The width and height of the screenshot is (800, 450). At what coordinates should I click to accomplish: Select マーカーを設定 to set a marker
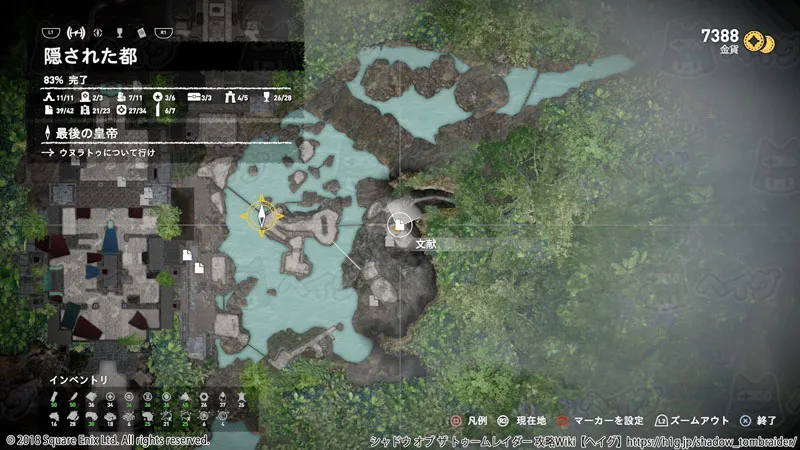pos(607,423)
